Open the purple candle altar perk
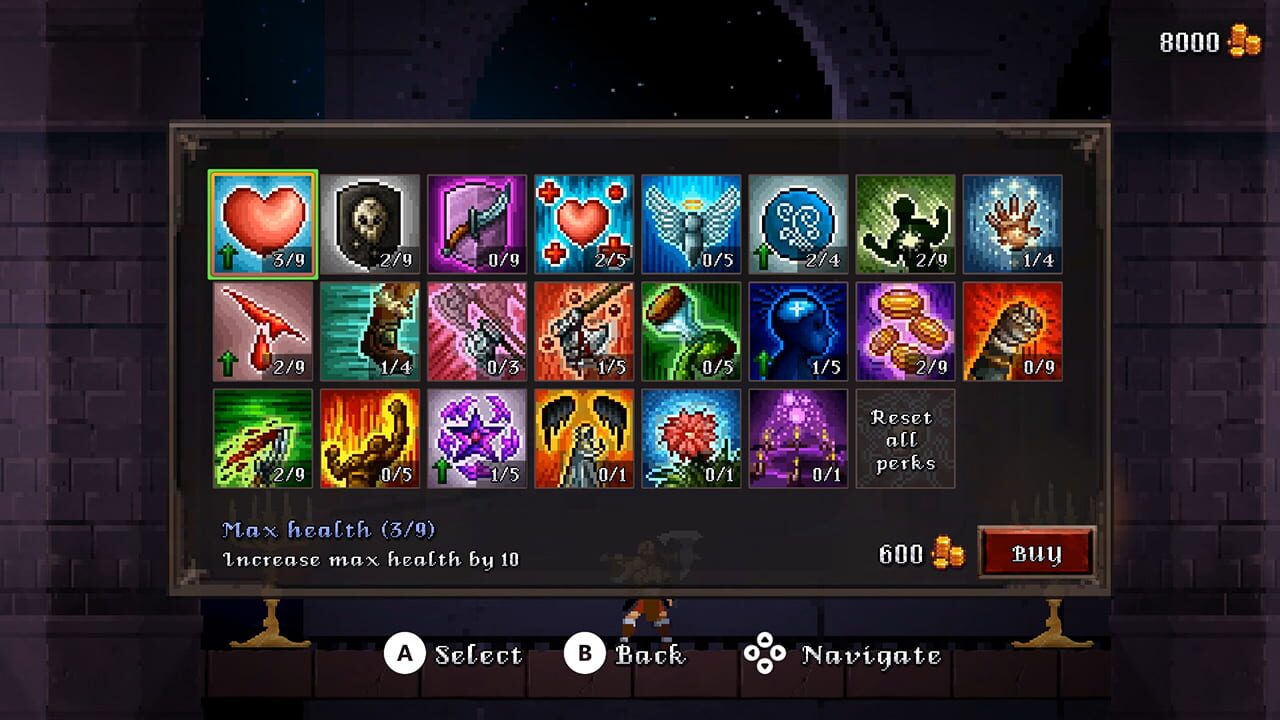 click(x=798, y=437)
